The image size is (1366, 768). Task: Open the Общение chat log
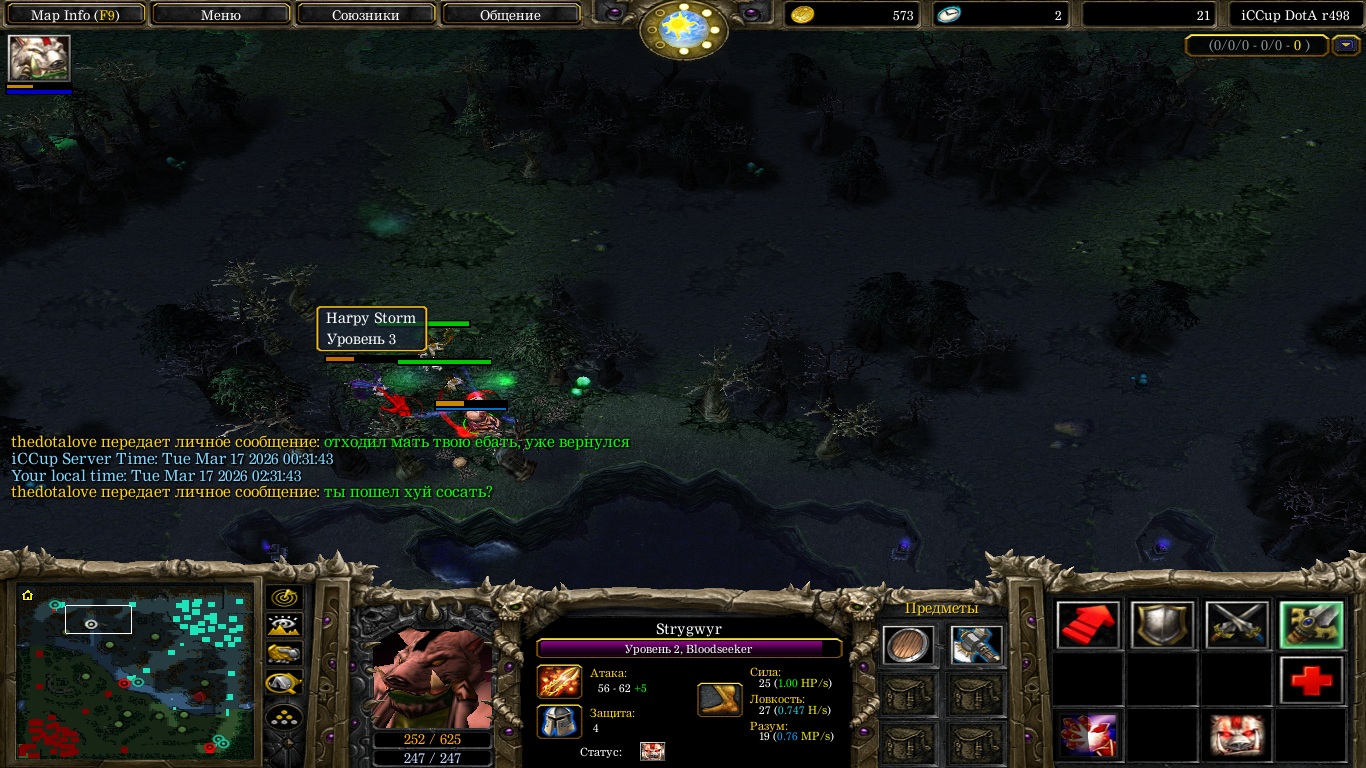coord(510,15)
